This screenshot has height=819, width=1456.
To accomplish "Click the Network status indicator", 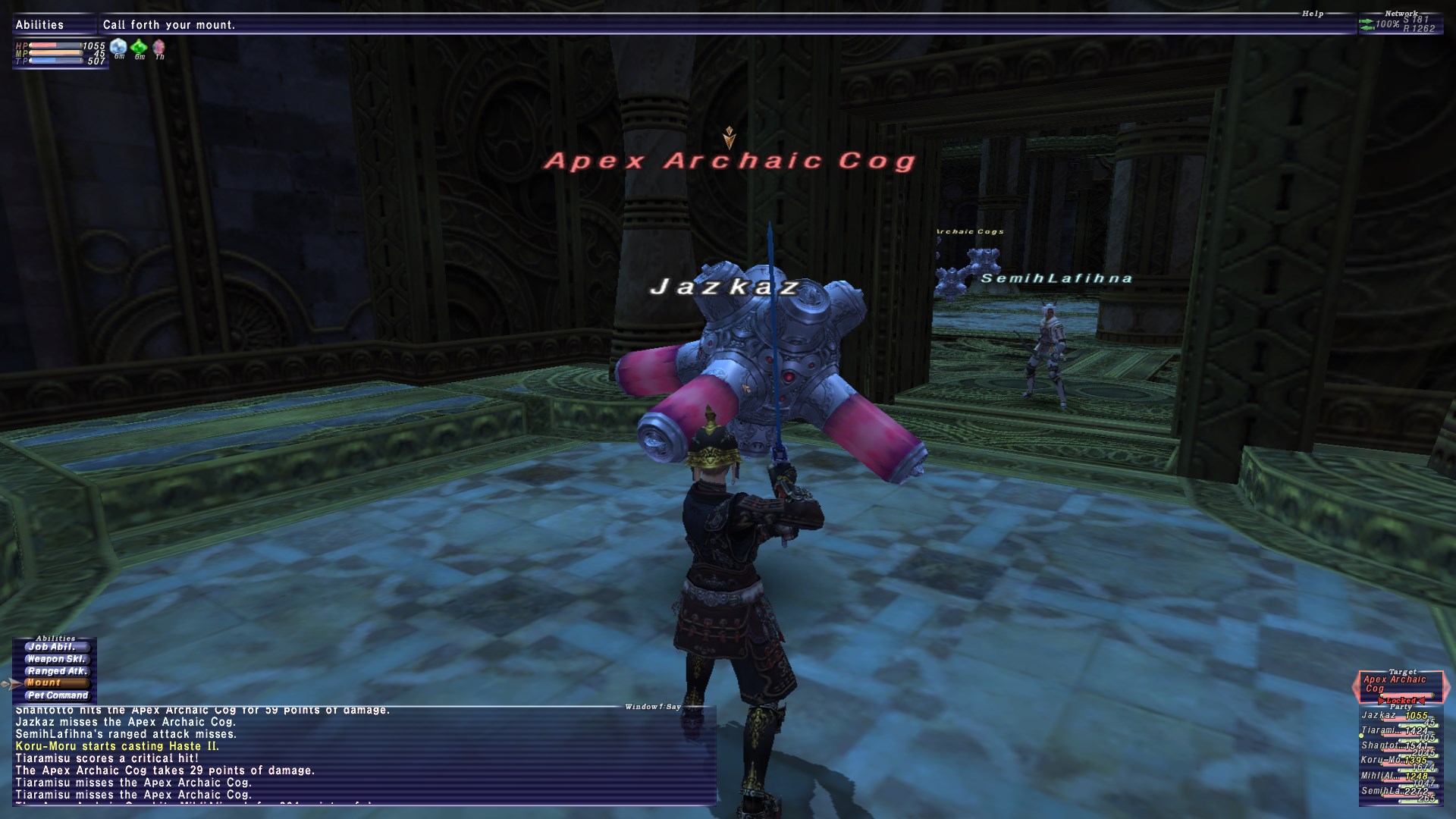I will point(1398,24).
